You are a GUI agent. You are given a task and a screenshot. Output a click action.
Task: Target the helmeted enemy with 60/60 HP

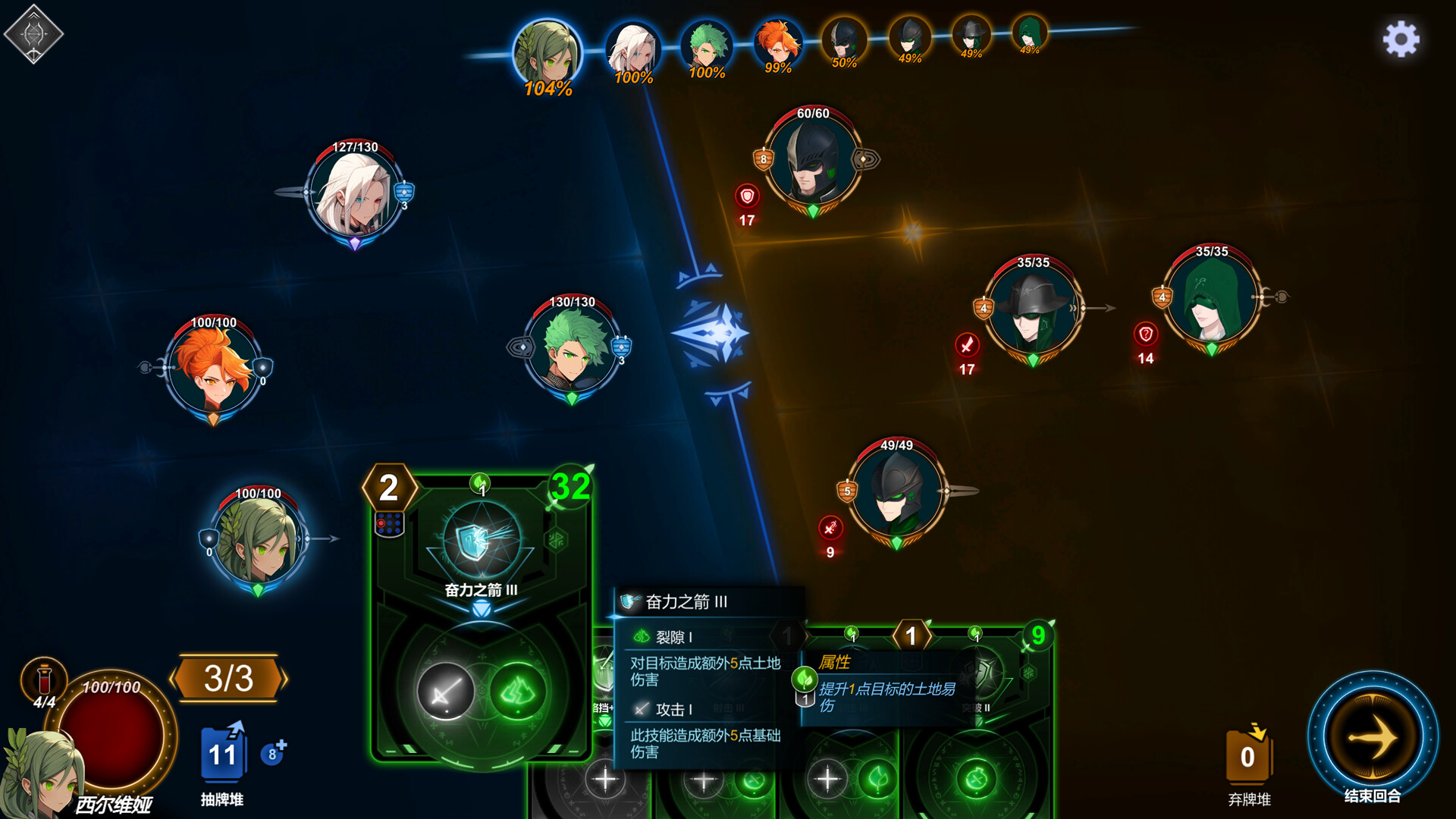(x=812, y=162)
